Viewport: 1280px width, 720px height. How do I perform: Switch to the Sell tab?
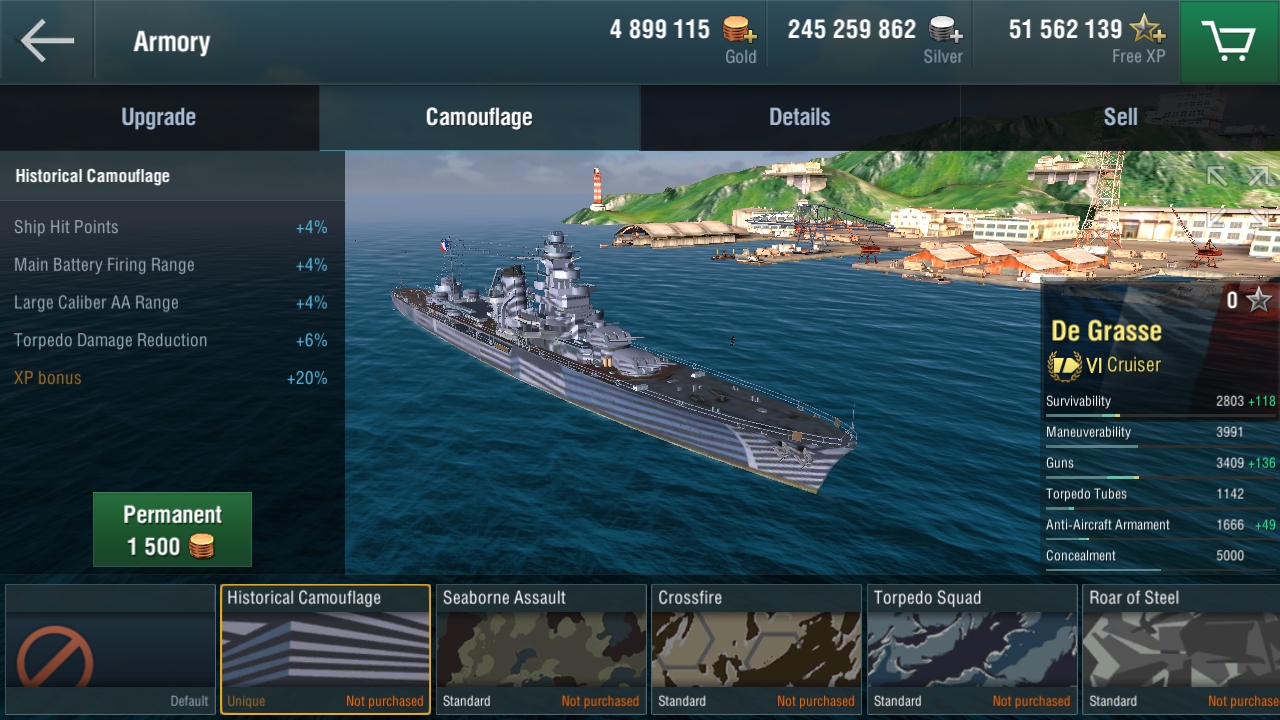click(1120, 117)
